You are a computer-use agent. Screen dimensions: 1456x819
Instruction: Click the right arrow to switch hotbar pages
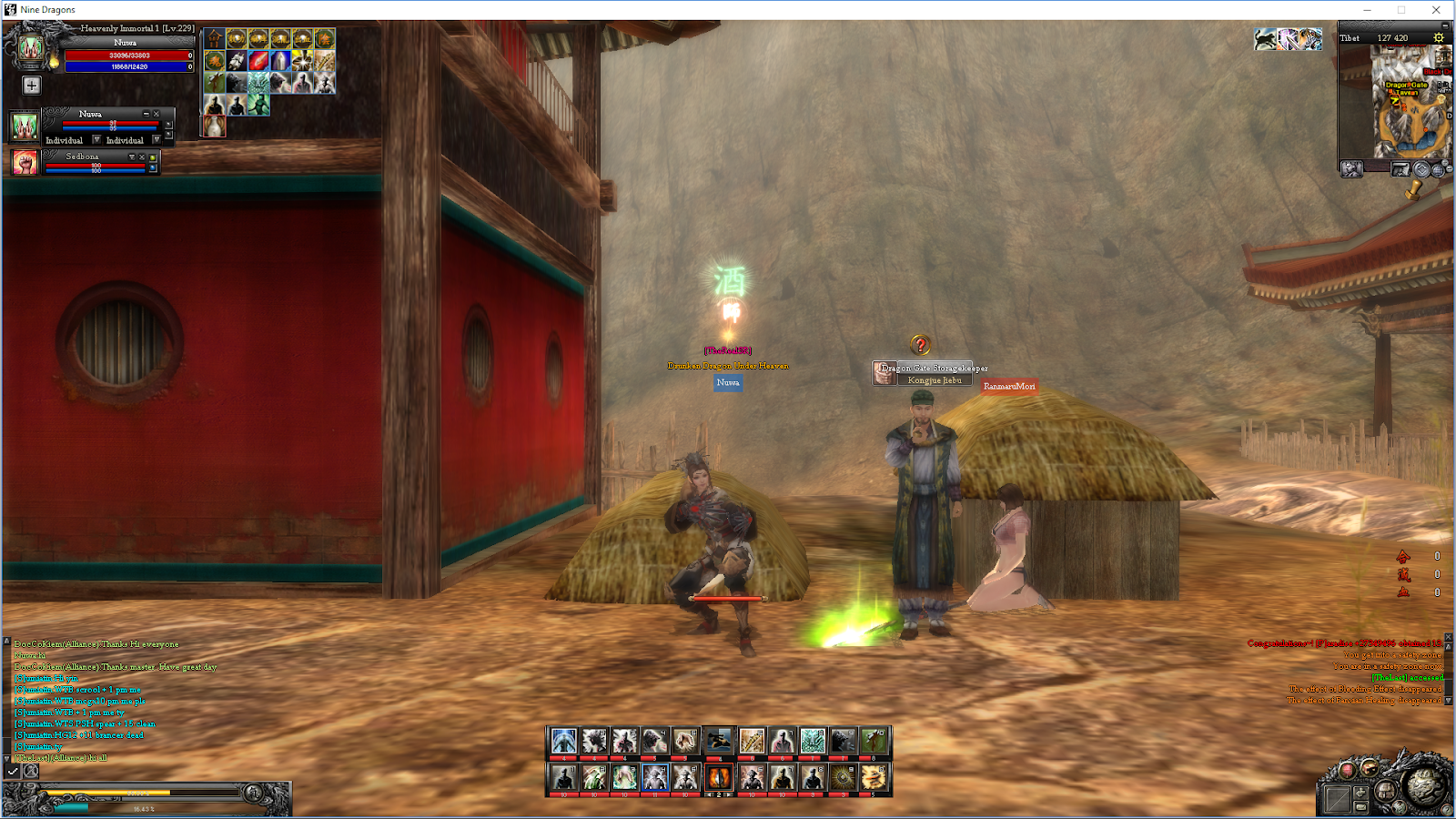[728, 794]
